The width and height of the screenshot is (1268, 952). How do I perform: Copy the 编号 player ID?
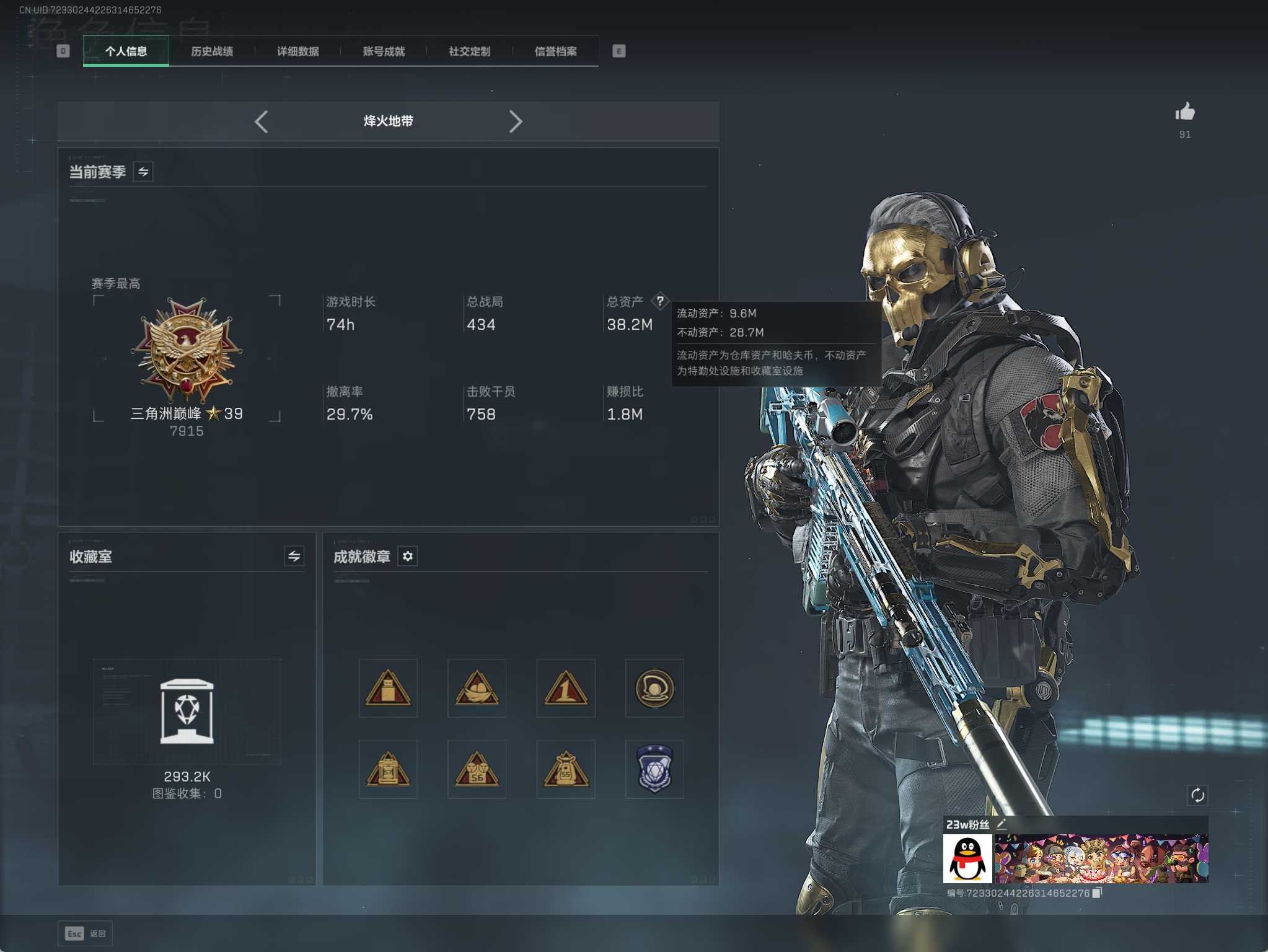(x=1096, y=892)
